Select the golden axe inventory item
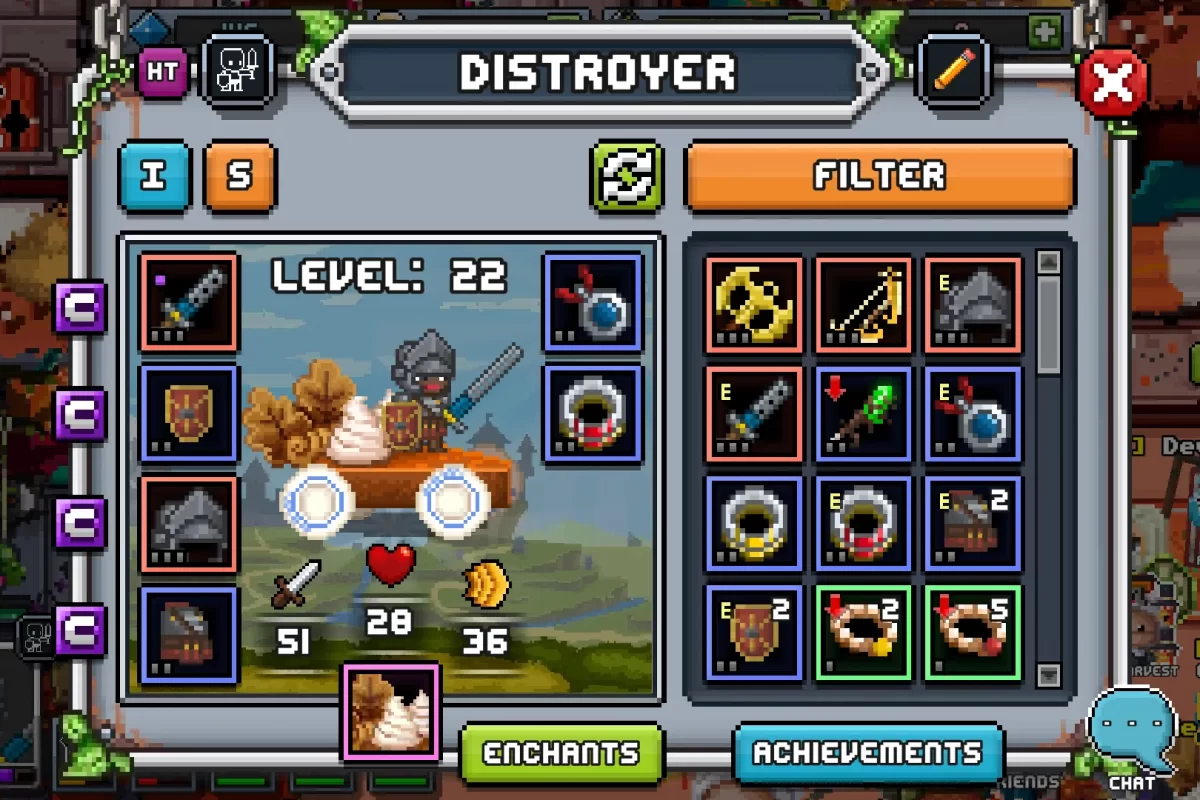 click(754, 304)
